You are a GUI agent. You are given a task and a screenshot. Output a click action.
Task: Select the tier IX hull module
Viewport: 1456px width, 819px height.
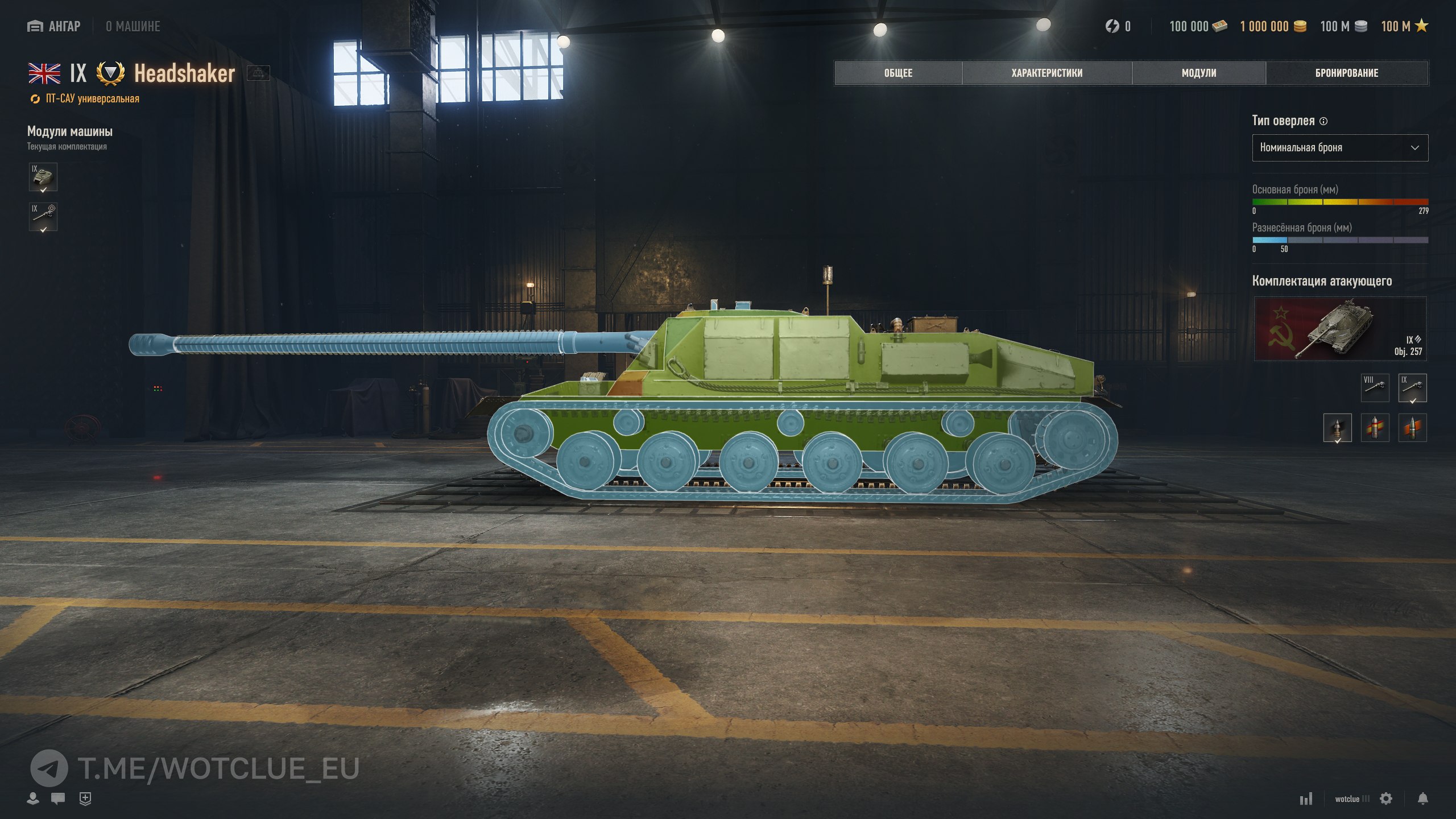(x=43, y=177)
